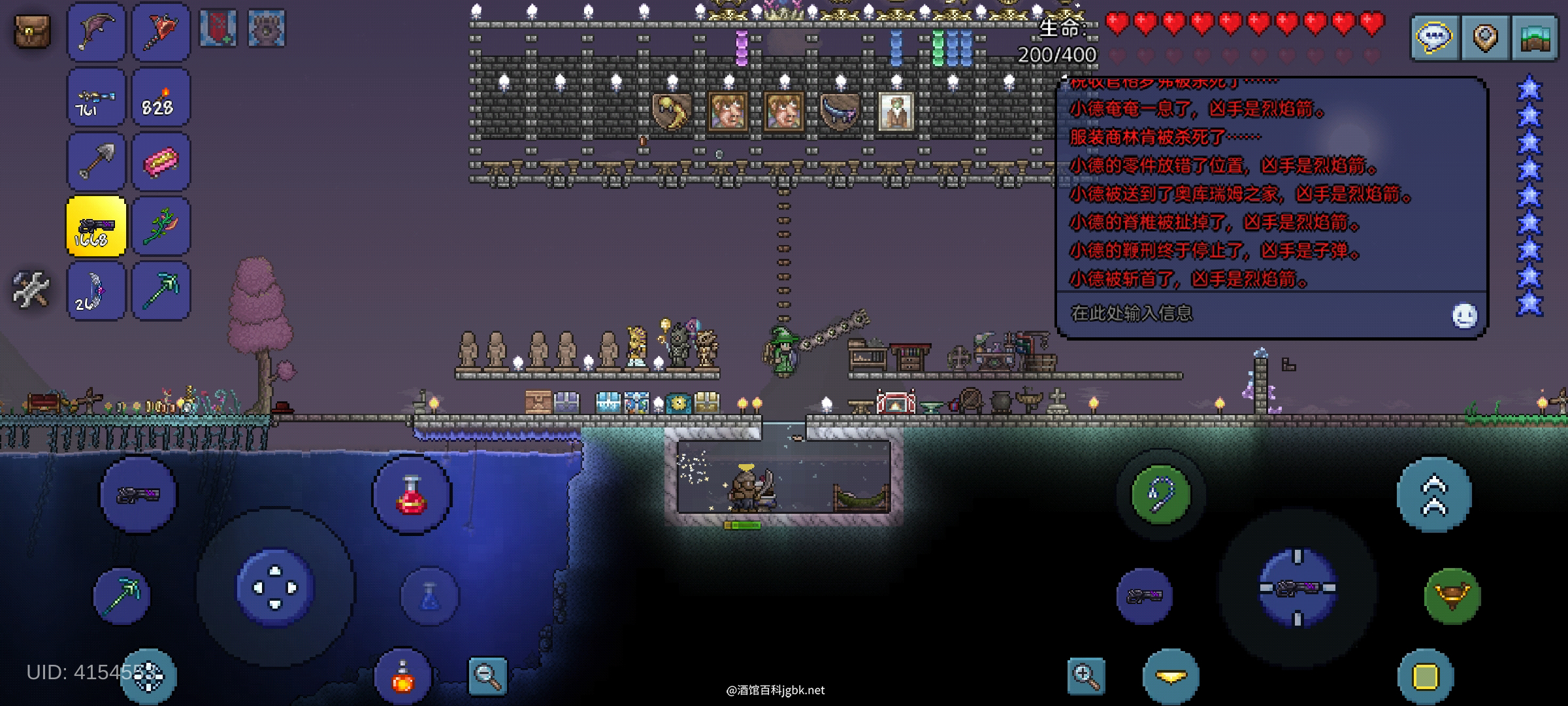
Task: Zoom in with the plus magnifier
Action: 1086,675
